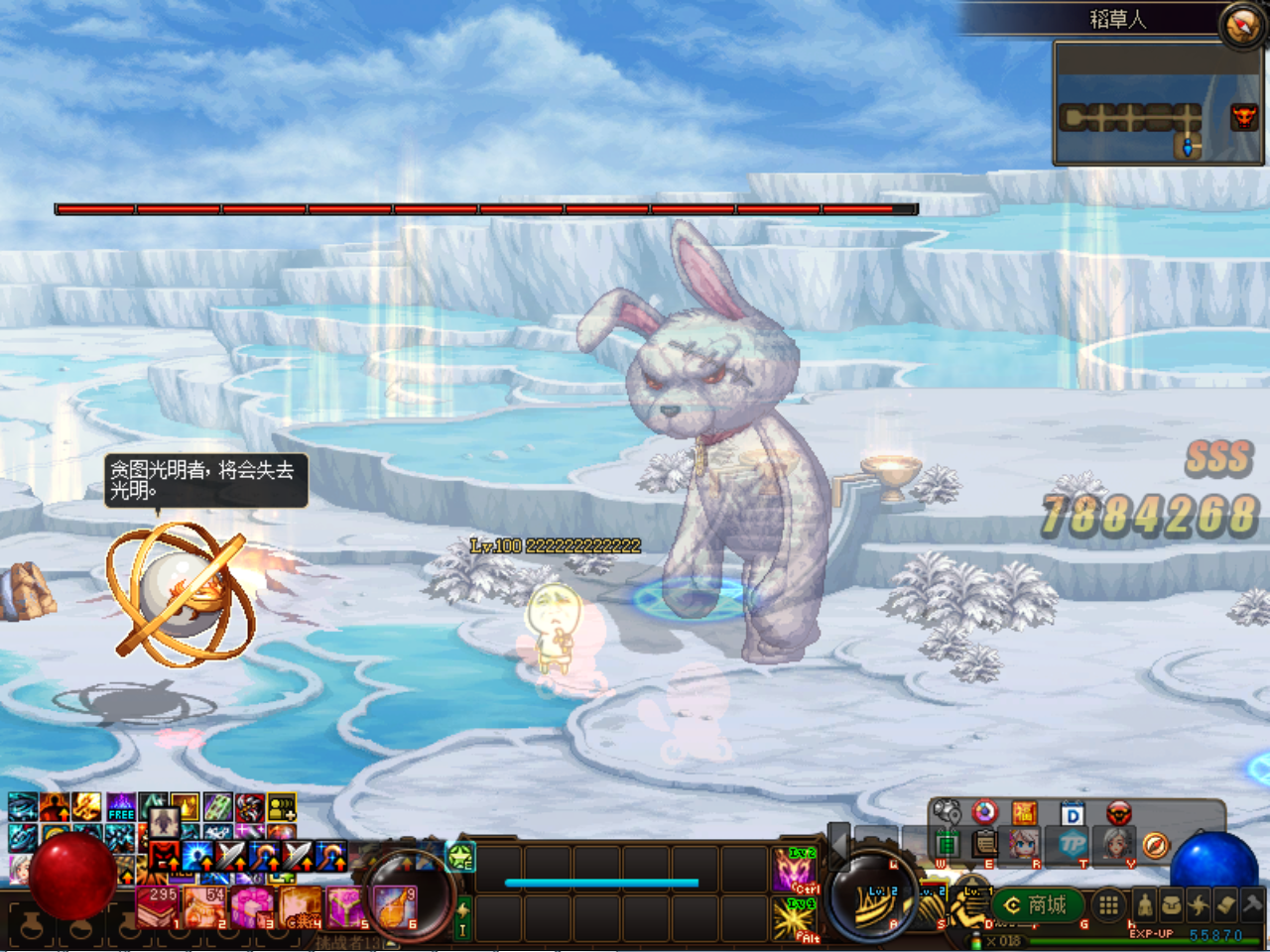Select the hammer repair icon at far bottom right

tap(1252, 904)
